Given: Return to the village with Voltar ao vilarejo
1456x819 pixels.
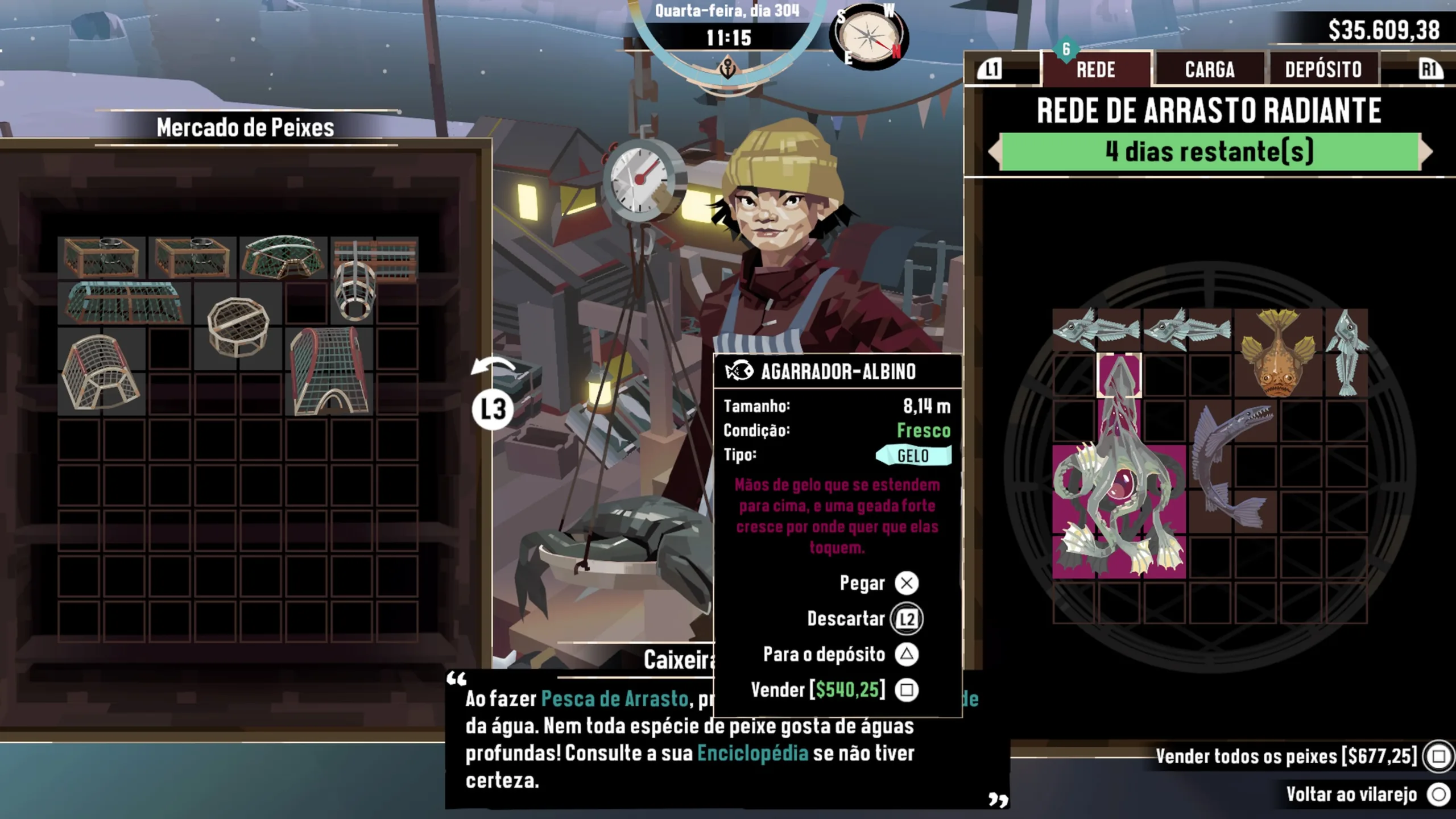Looking at the screenshot, I should tap(1438, 794).
